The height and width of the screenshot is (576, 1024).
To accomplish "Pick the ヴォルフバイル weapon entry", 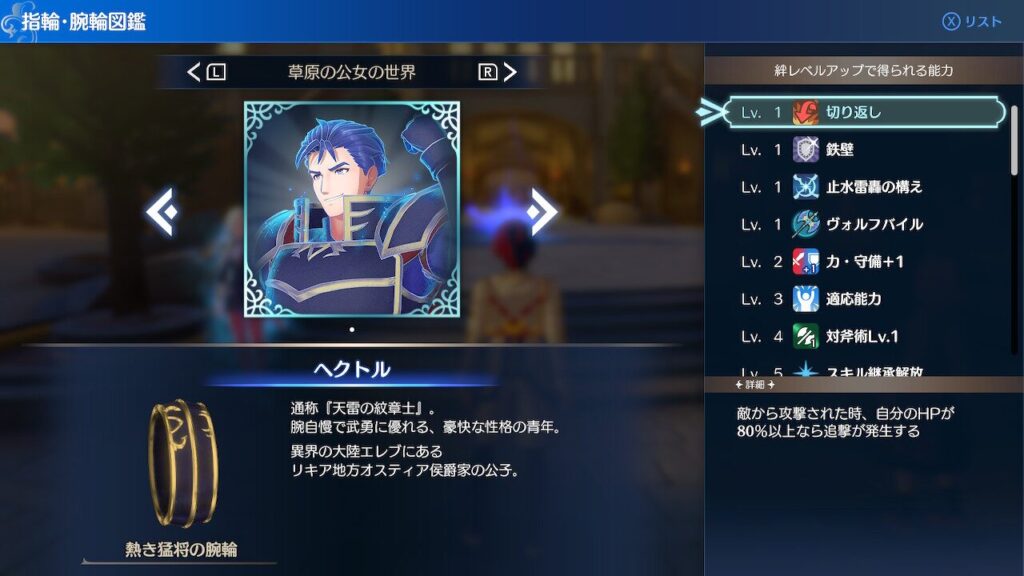I will (x=865, y=224).
